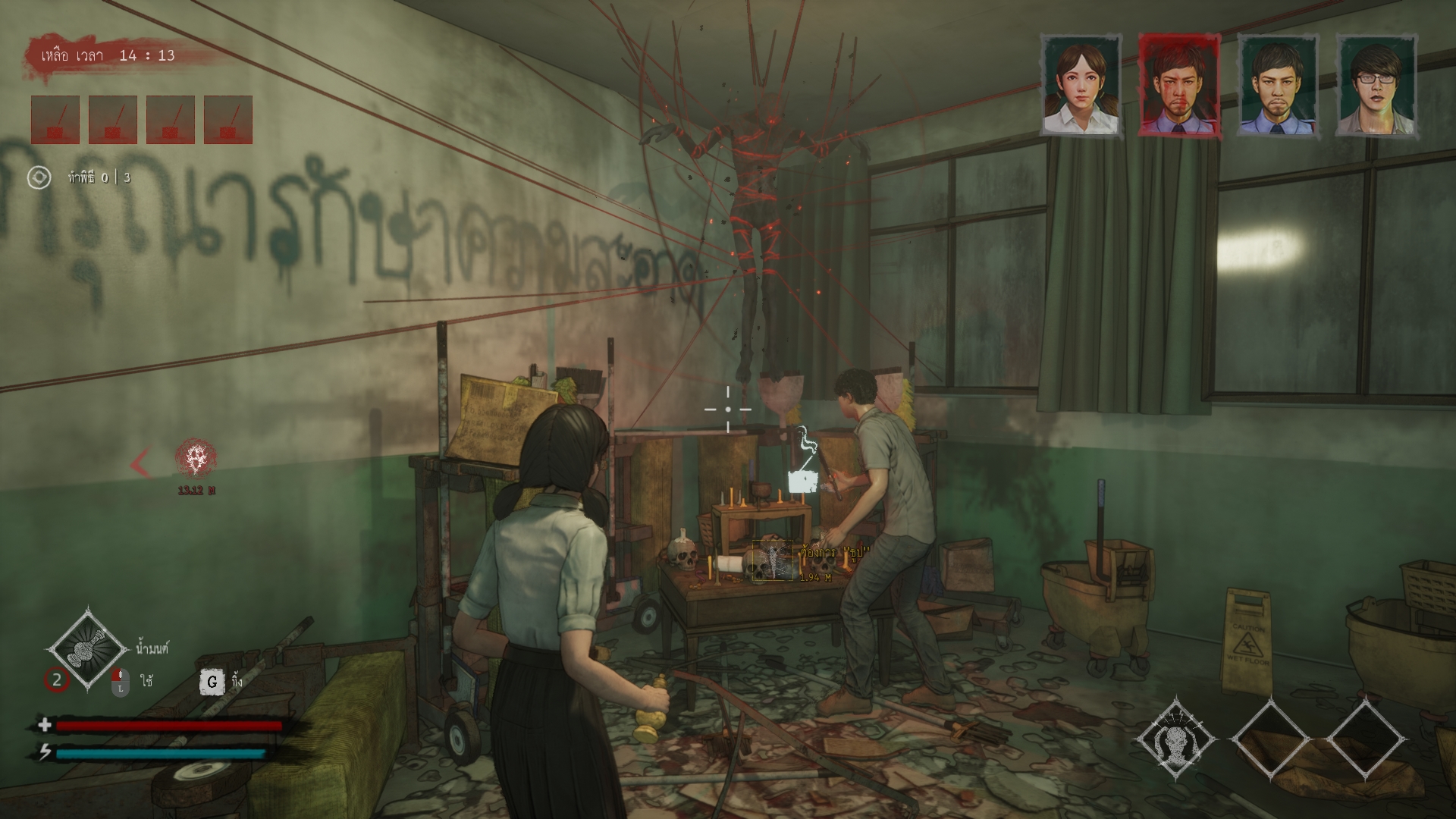Select the pigtailed schoolgirl portrait
The height and width of the screenshot is (819, 1456).
(1080, 85)
